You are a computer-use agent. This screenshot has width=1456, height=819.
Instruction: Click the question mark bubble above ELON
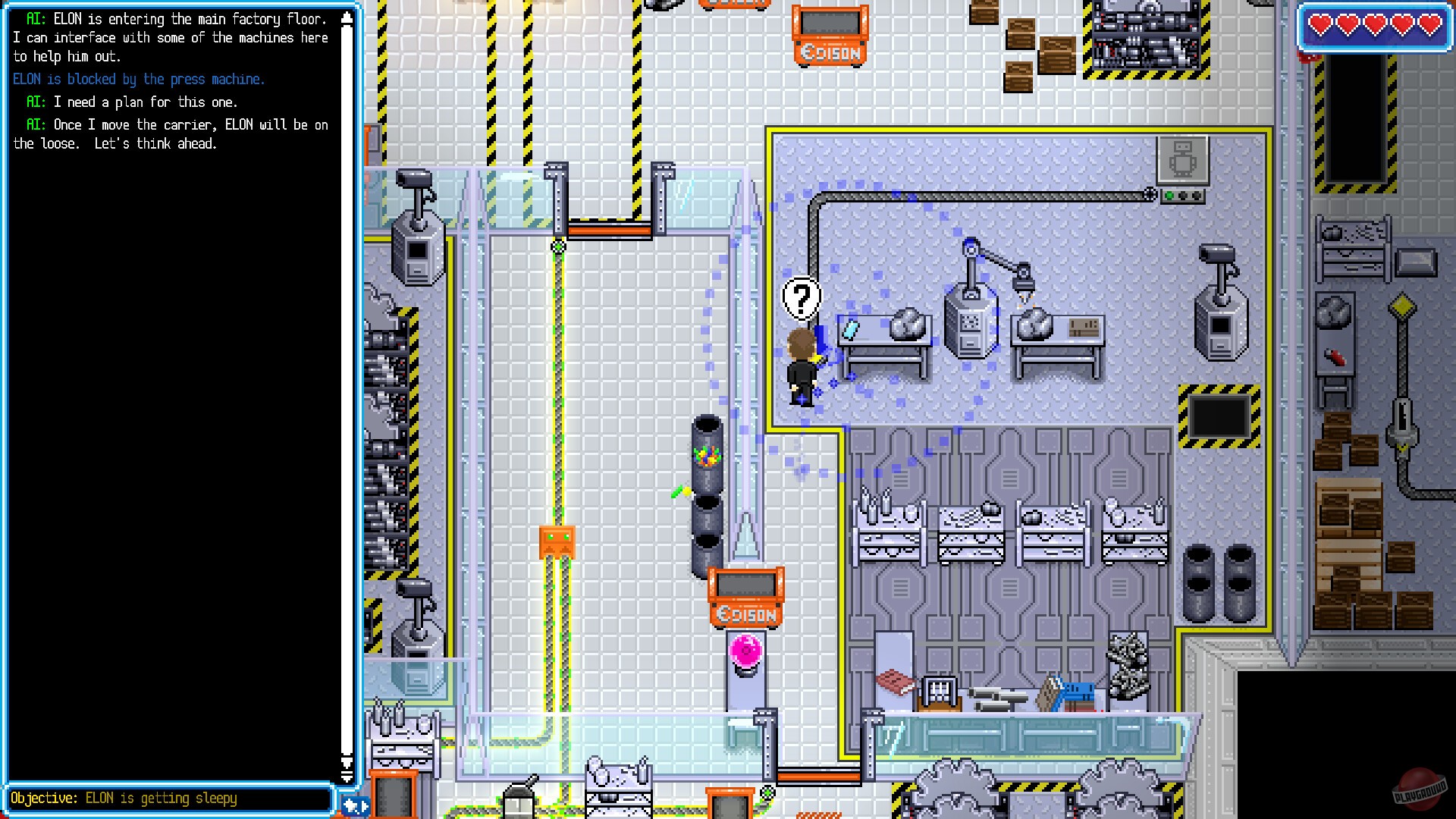[x=802, y=297]
